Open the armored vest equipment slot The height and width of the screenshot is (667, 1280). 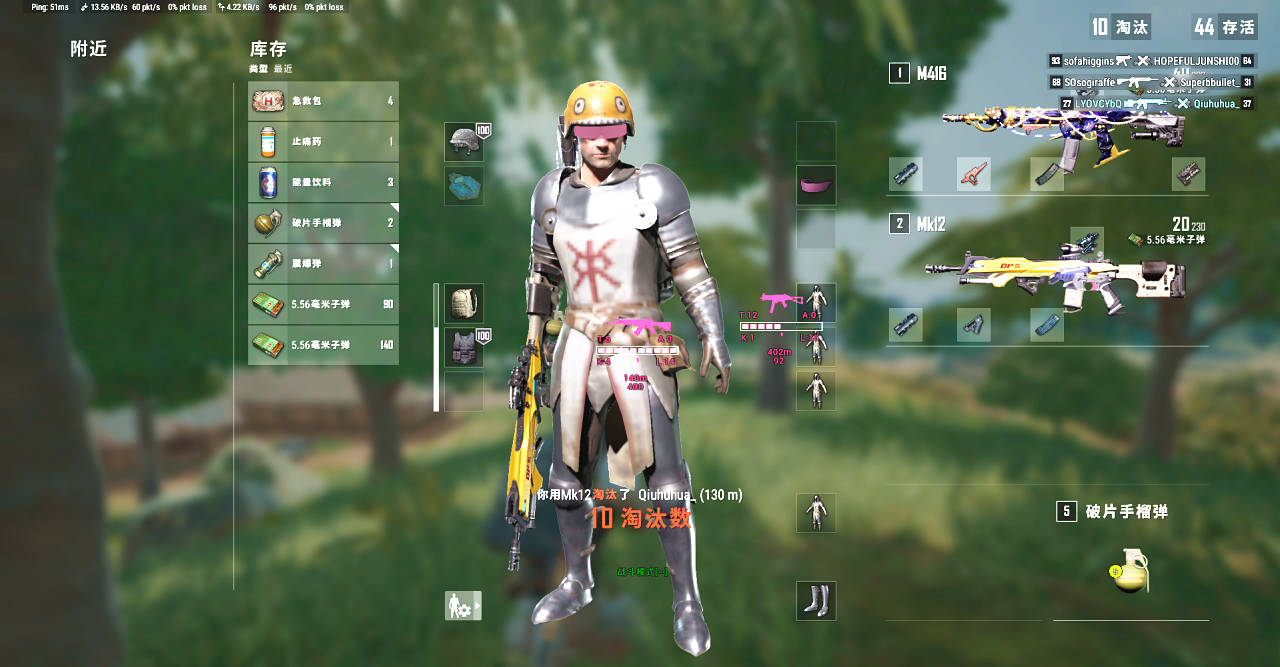click(x=464, y=348)
